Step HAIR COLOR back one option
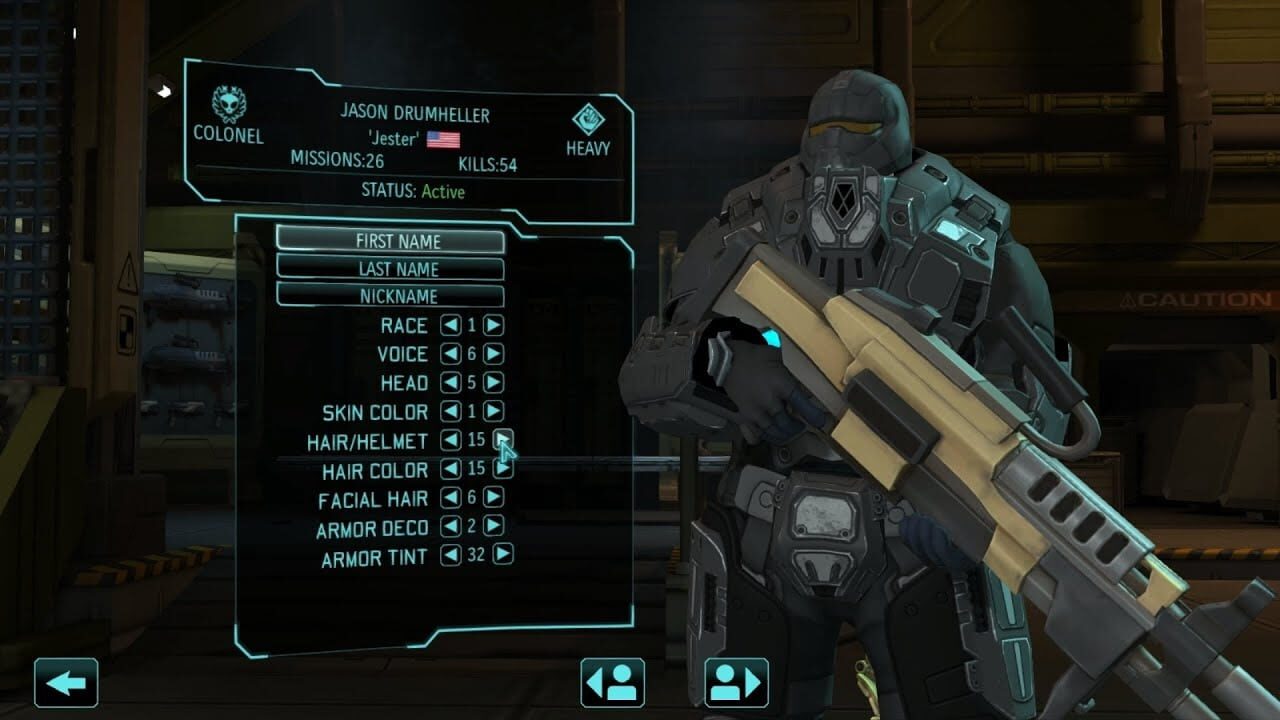The image size is (1280, 720). [x=449, y=467]
